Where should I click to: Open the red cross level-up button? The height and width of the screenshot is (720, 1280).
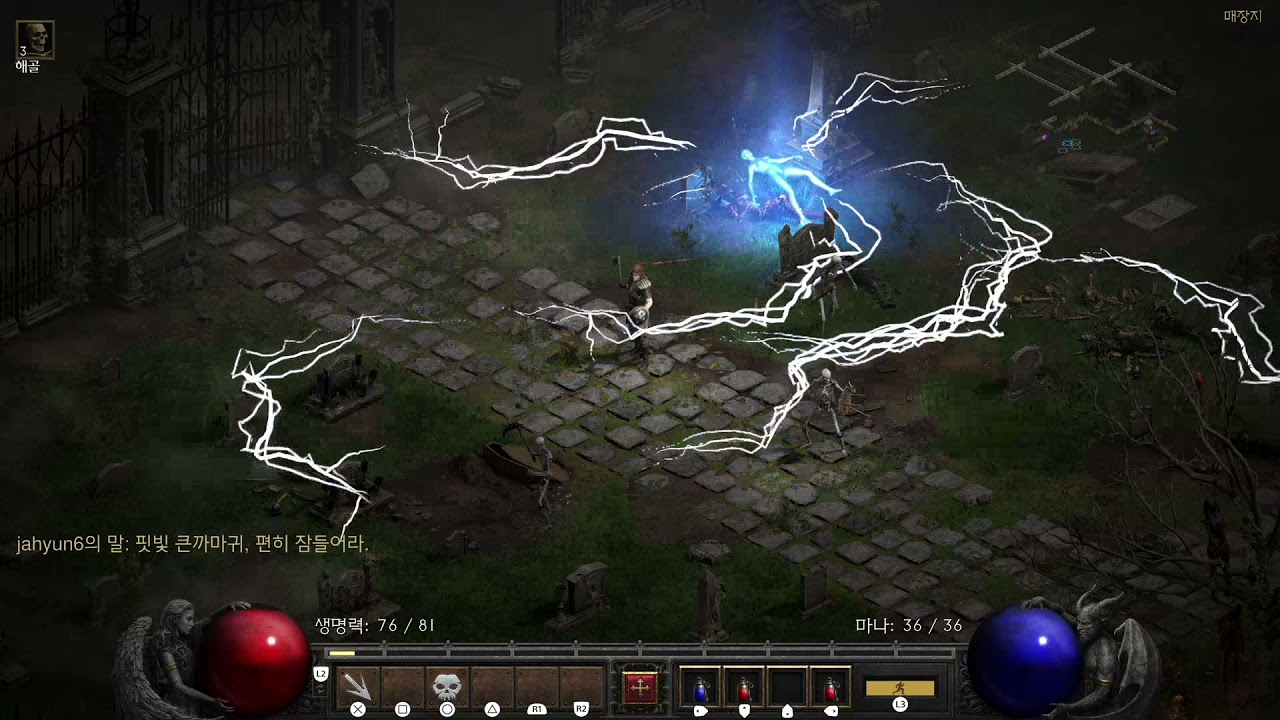tap(641, 687)
